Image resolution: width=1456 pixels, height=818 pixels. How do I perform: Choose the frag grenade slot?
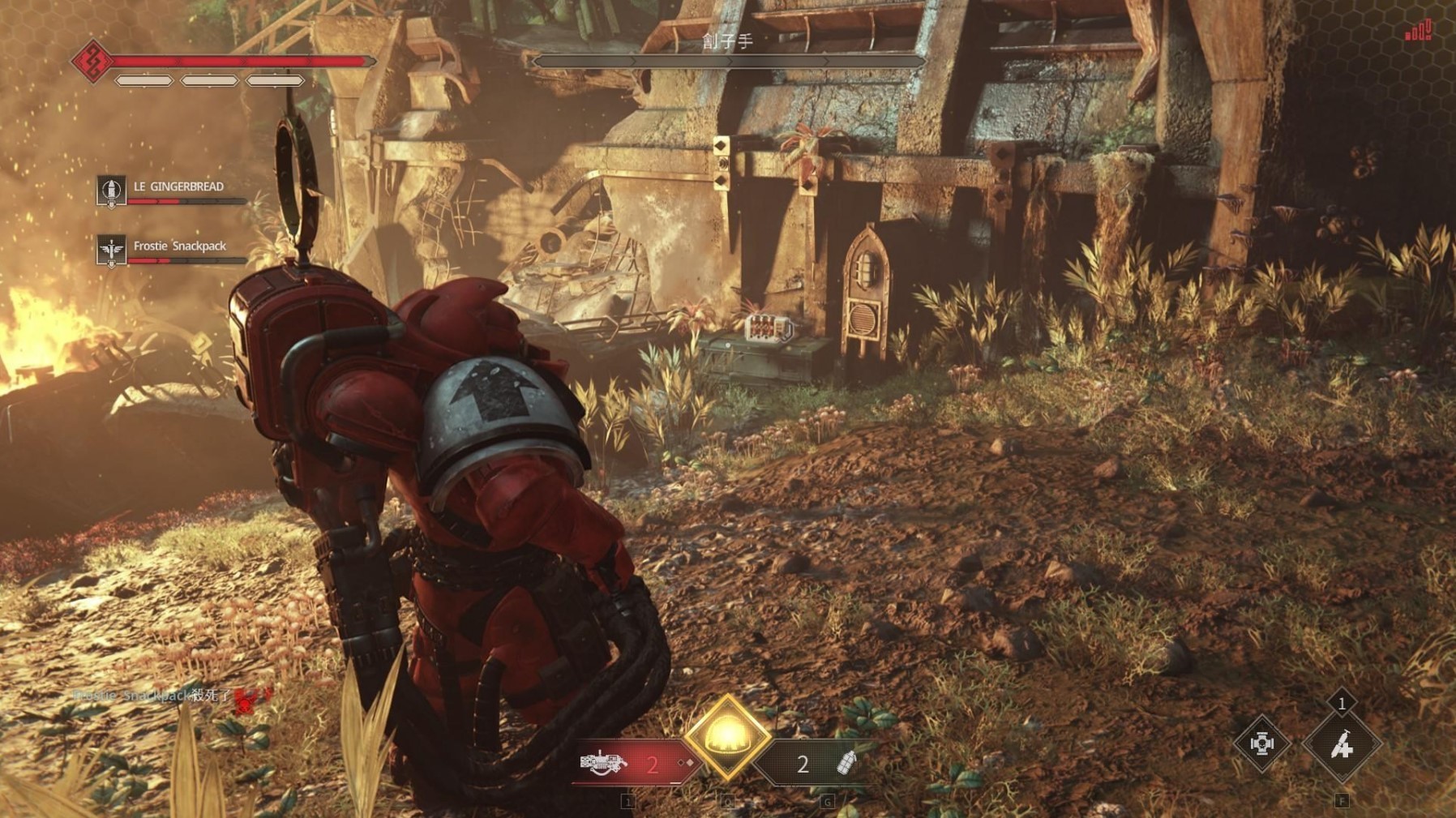[x=846, y=763]
